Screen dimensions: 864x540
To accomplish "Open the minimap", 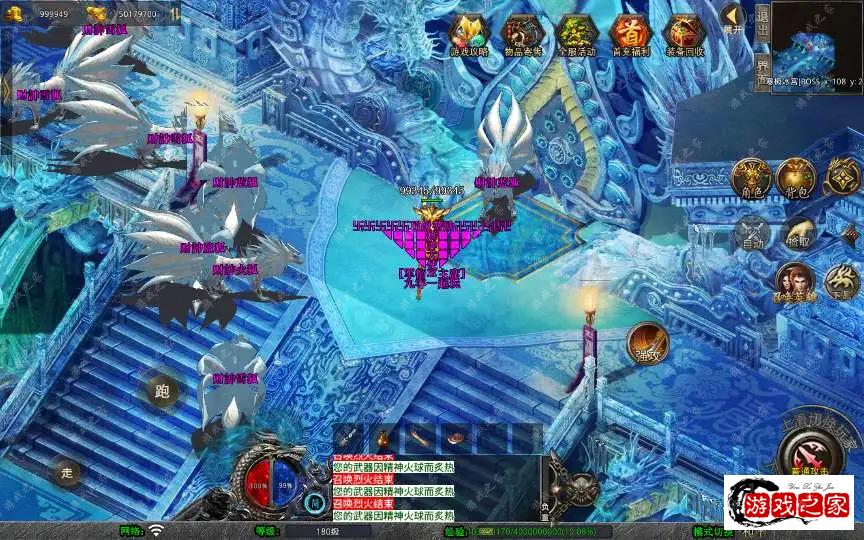I will (816, 40).
